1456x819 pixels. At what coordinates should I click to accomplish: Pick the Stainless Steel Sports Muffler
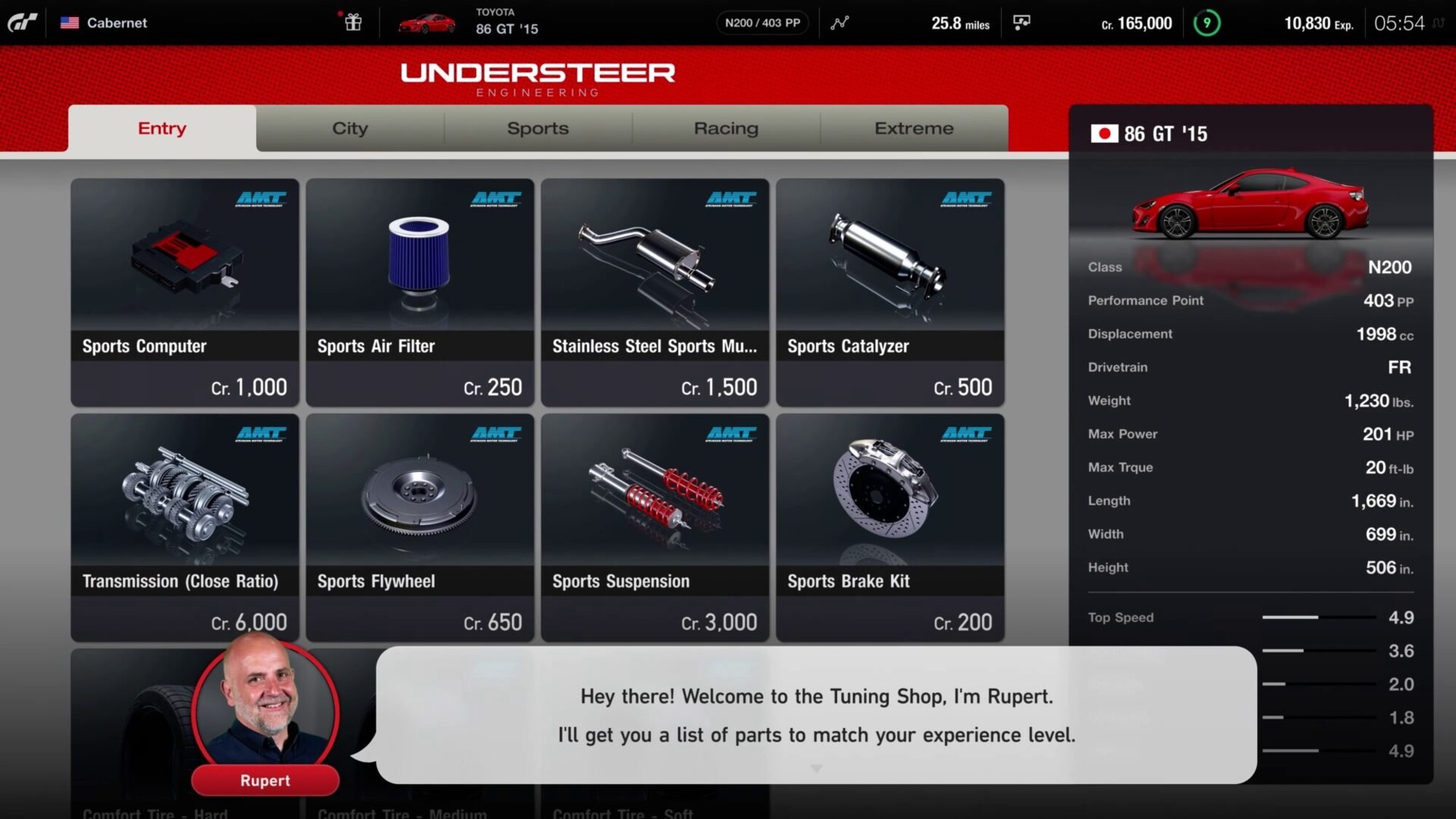[655, 292]
